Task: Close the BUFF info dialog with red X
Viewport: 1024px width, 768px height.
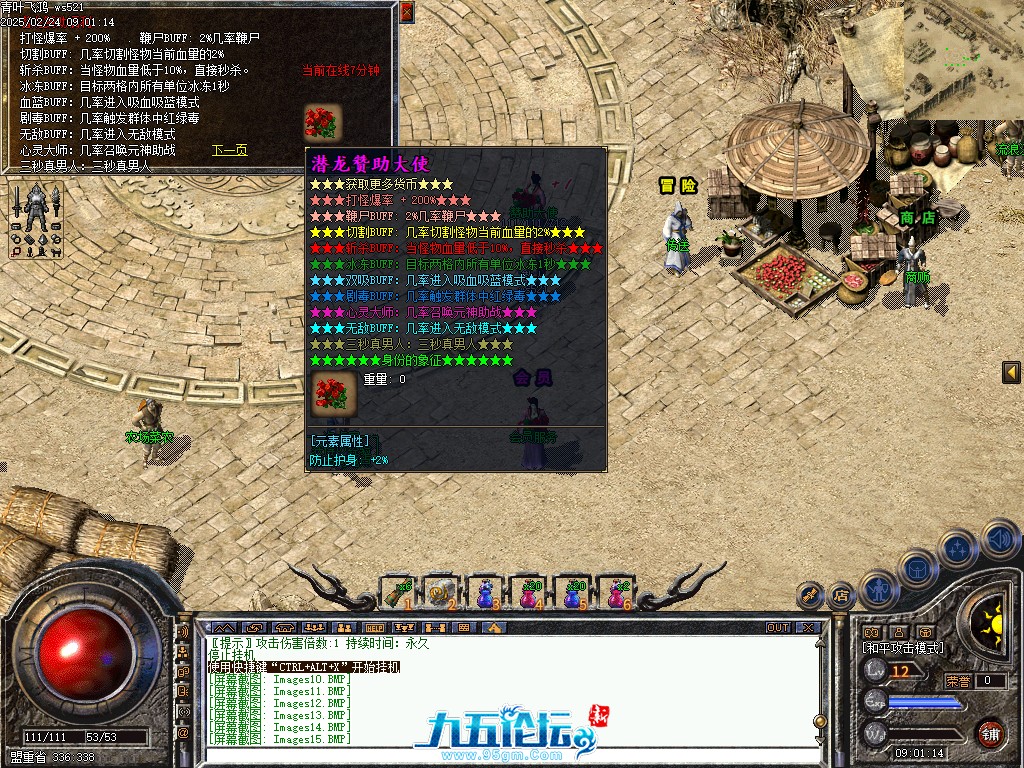Action: pyautogui.click(x=406, y=12)
